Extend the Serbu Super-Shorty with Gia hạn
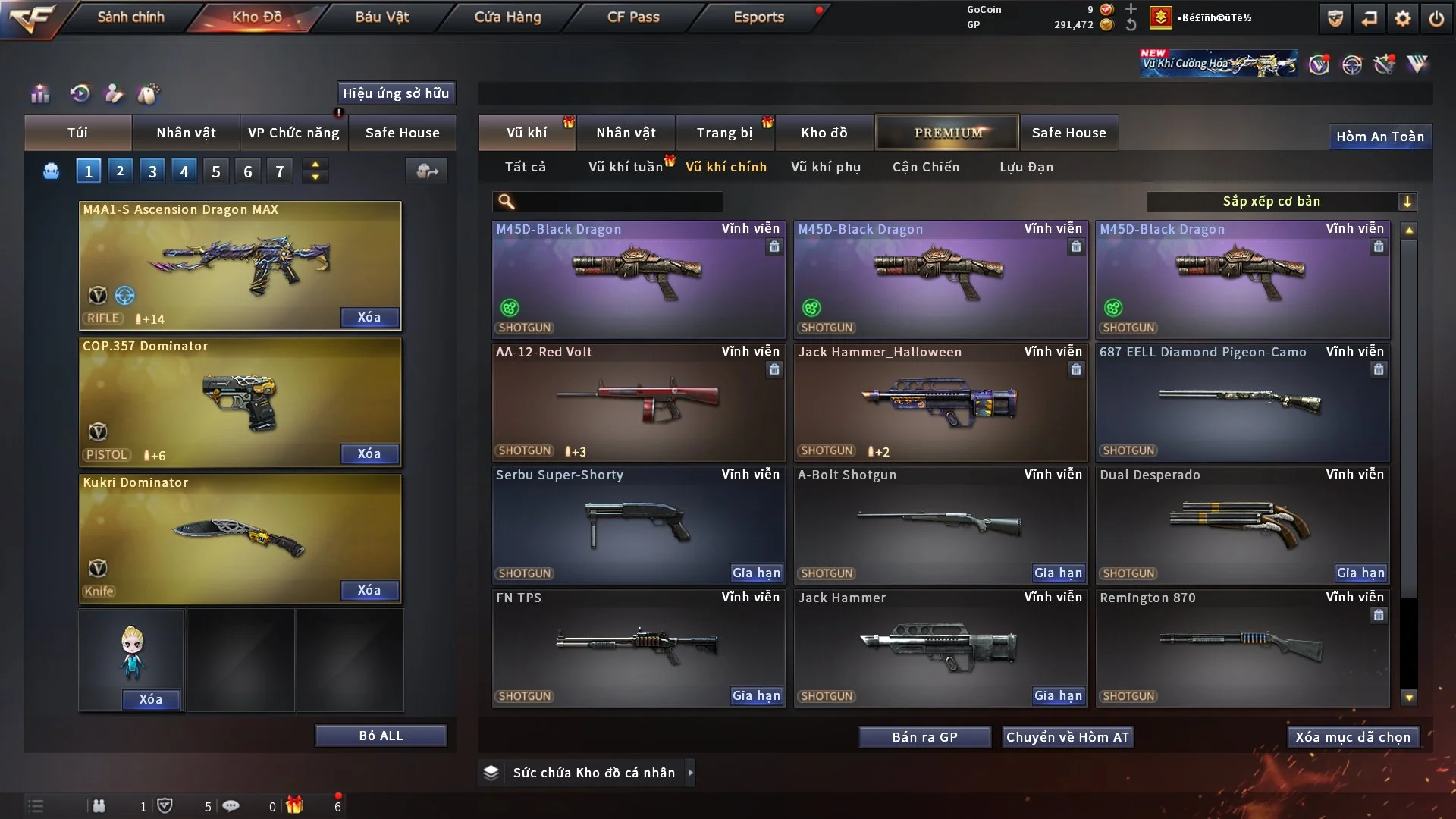Screen dimensions: 1456x819 pos(756,573)
